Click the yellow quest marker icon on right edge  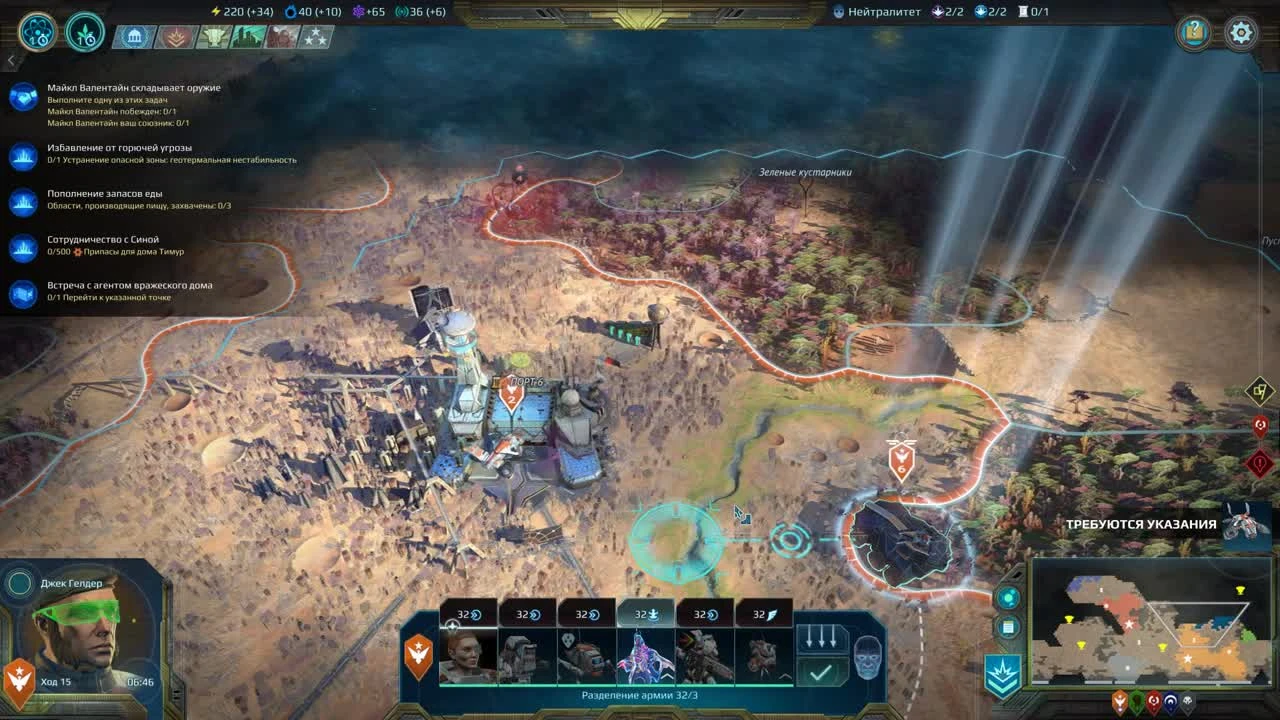[x=1260, y=391]
